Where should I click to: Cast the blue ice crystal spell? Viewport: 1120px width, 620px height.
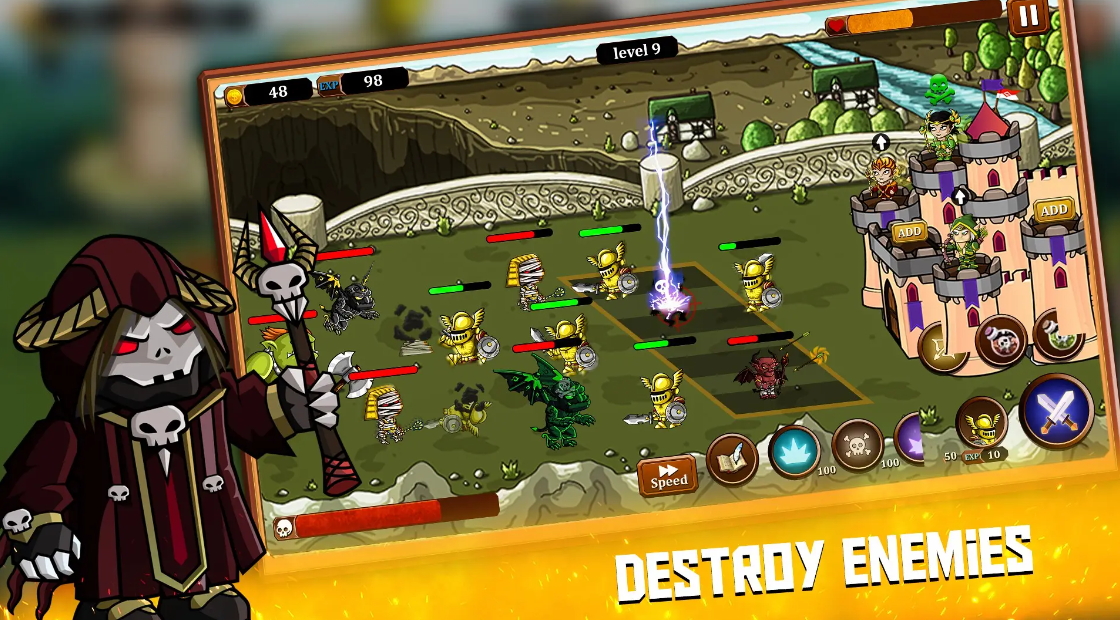tap(794, 450)
